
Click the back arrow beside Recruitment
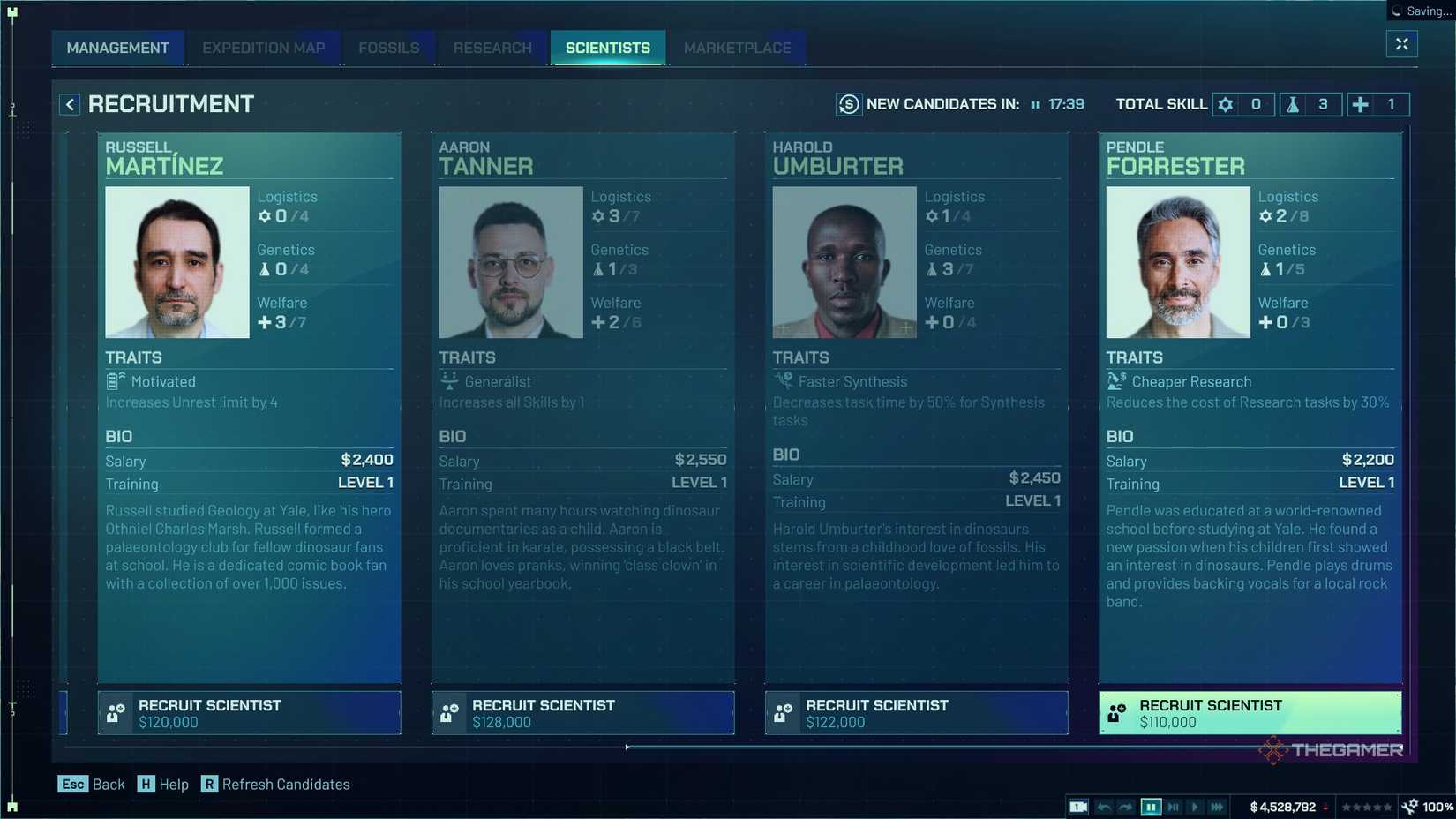[69, 104]
